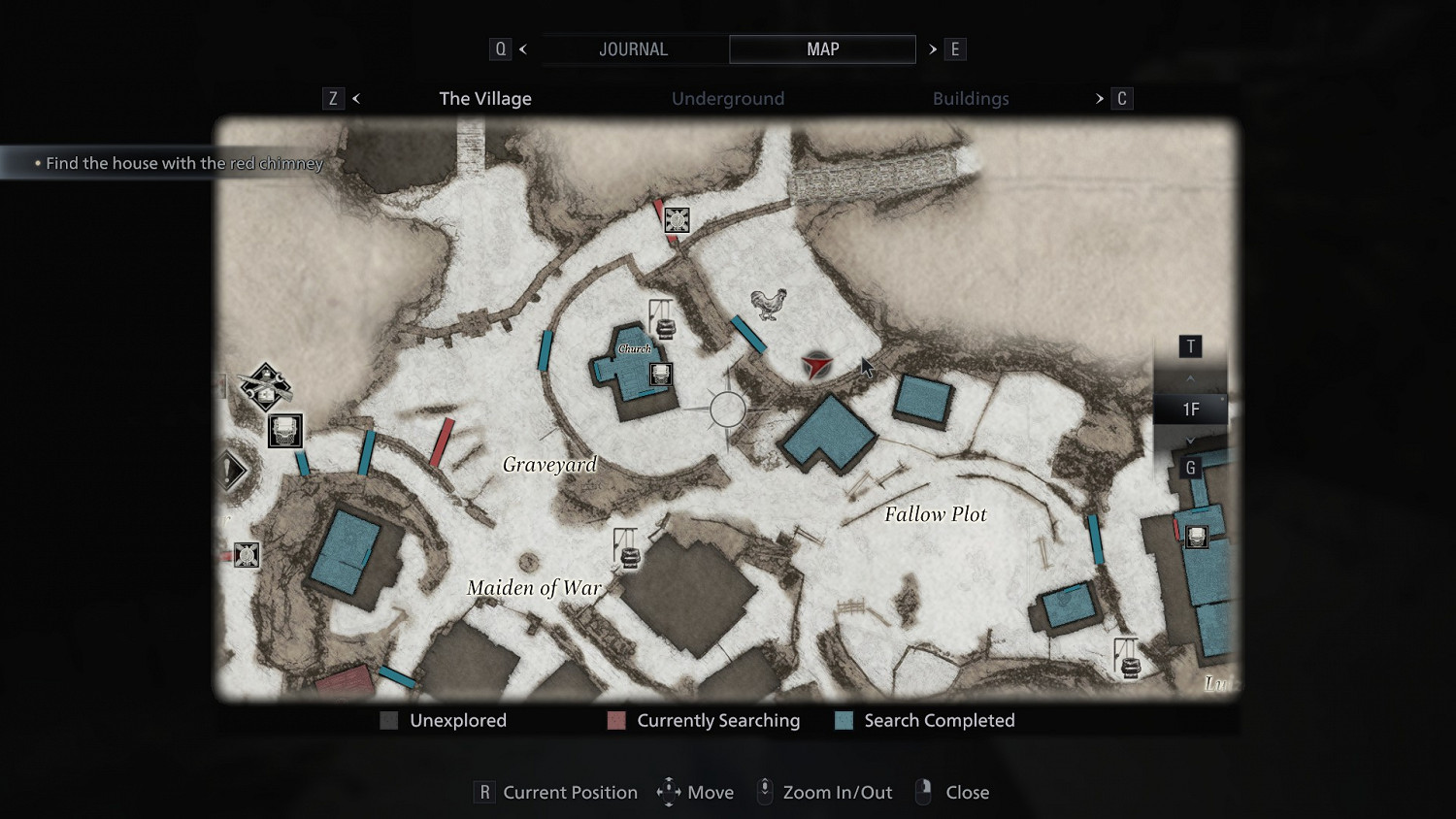Click the right arrow beside MAP tab
1456x819 pixels.
pos(933,49)
